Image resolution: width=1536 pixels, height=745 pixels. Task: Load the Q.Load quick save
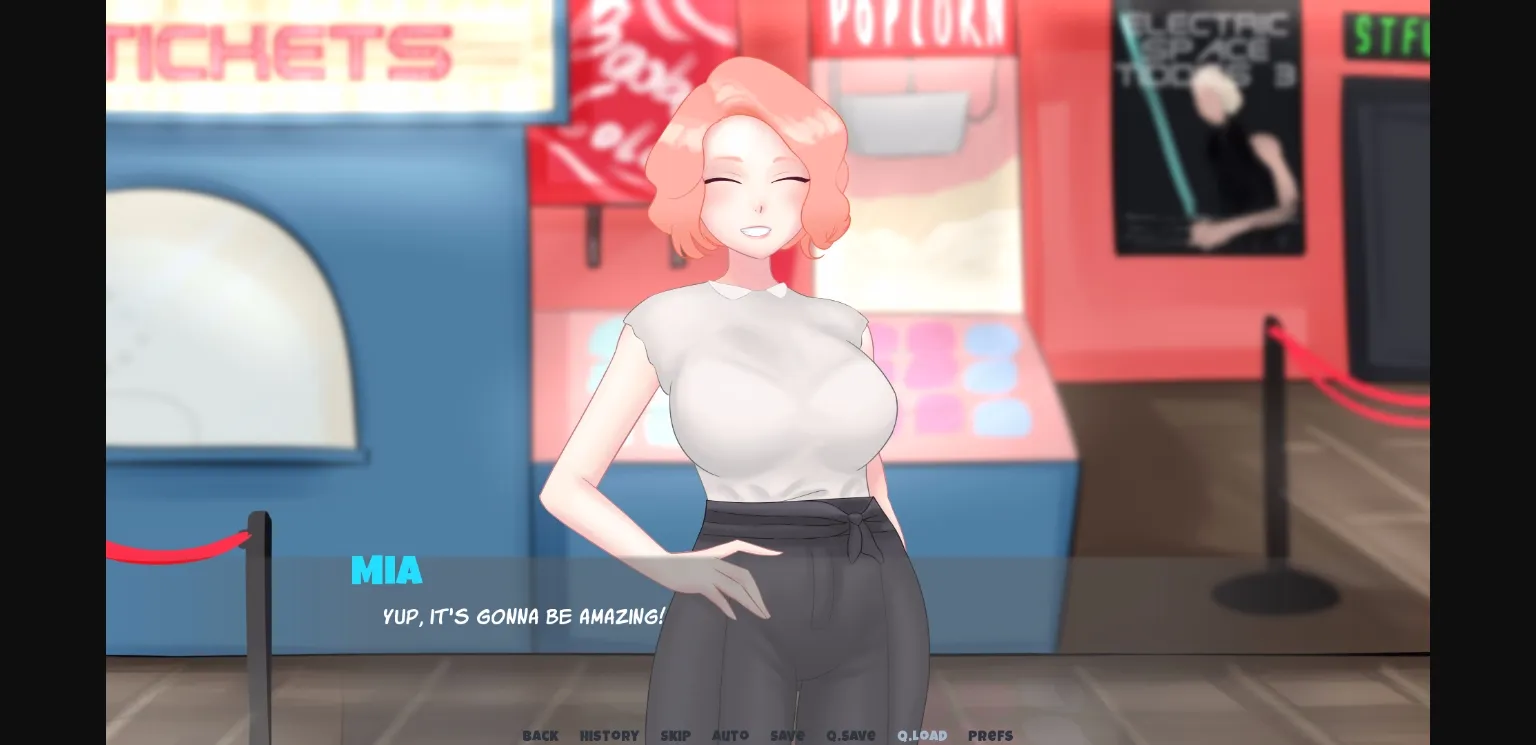pos(921,735)
